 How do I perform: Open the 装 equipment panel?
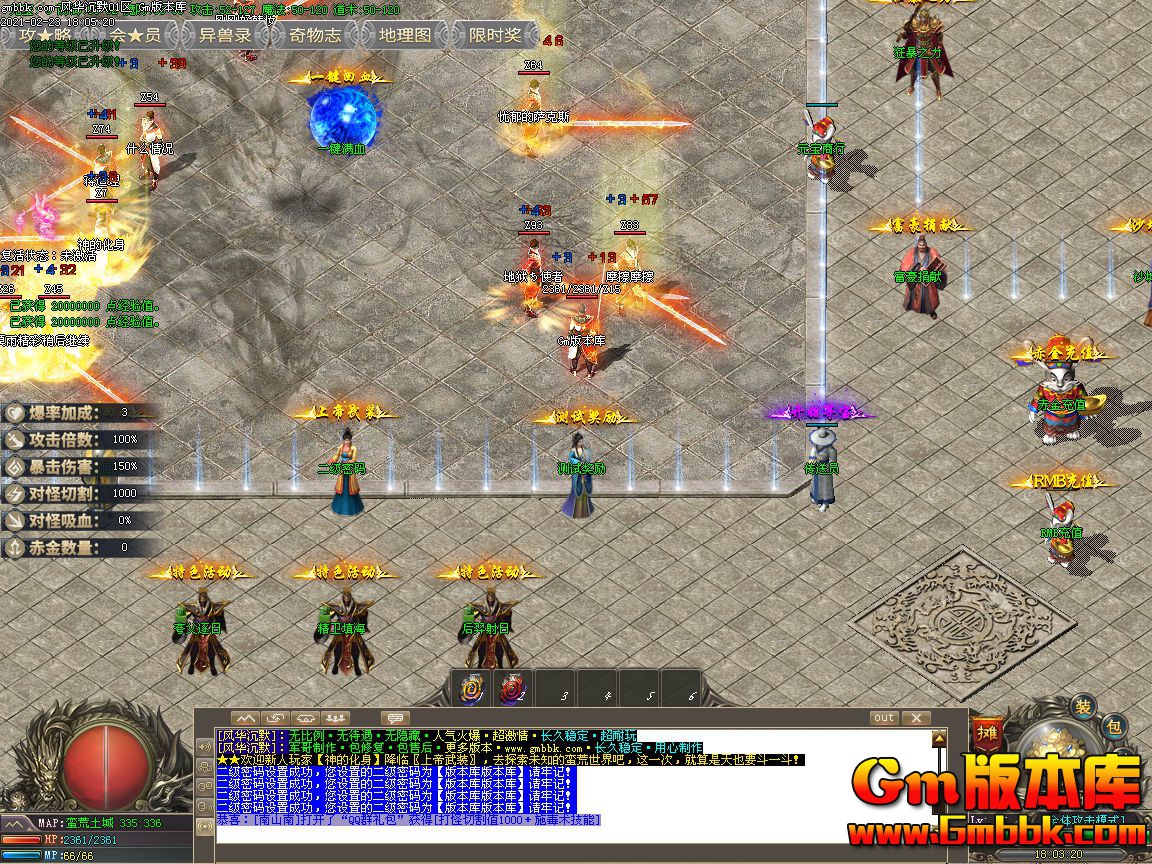tap(1083, 706)
